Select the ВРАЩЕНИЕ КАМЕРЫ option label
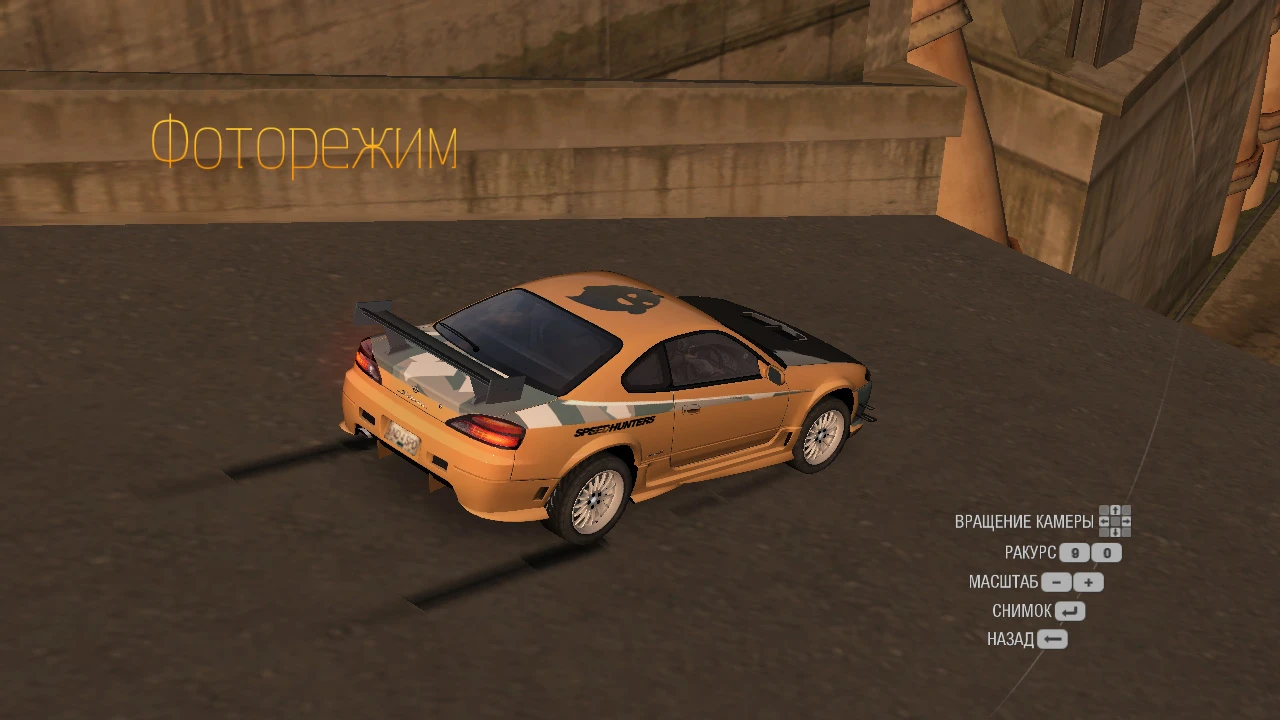 (1024, 521)
